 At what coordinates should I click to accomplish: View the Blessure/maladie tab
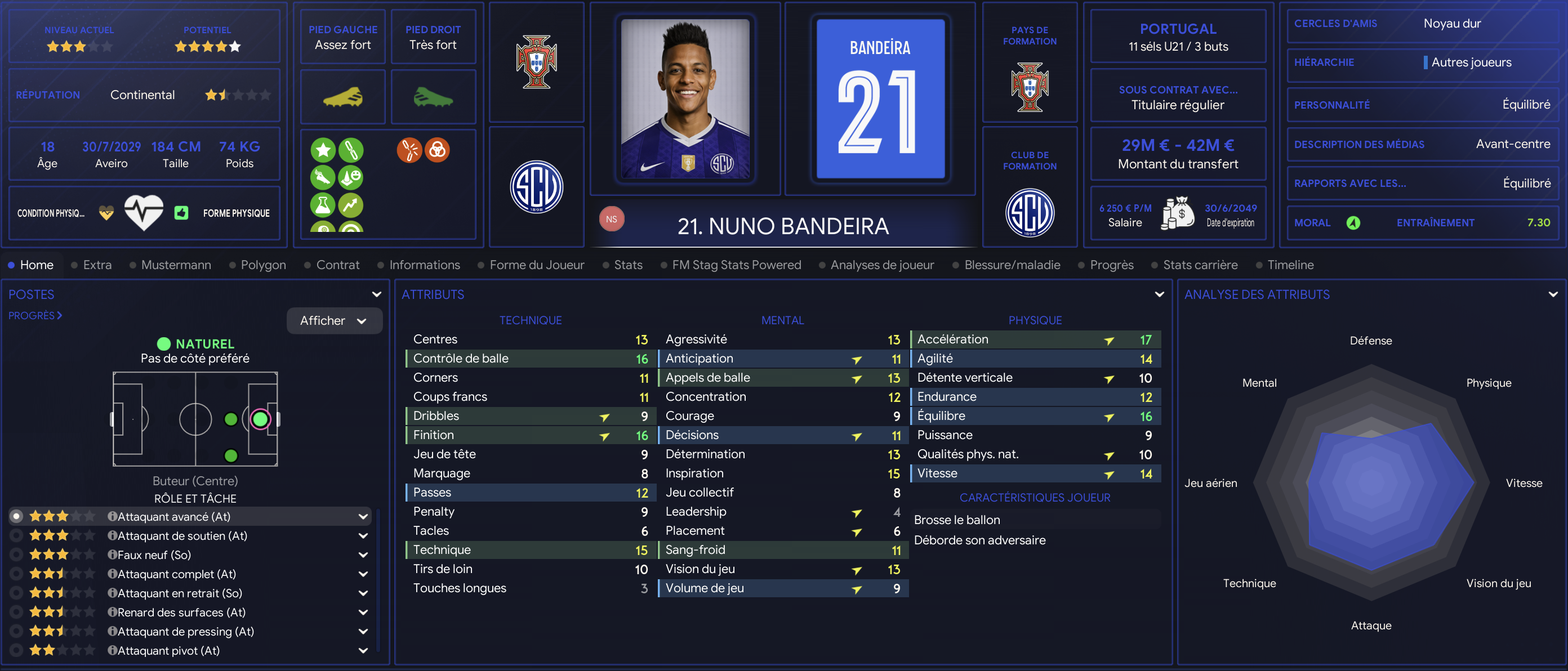tap(1012, 265)
